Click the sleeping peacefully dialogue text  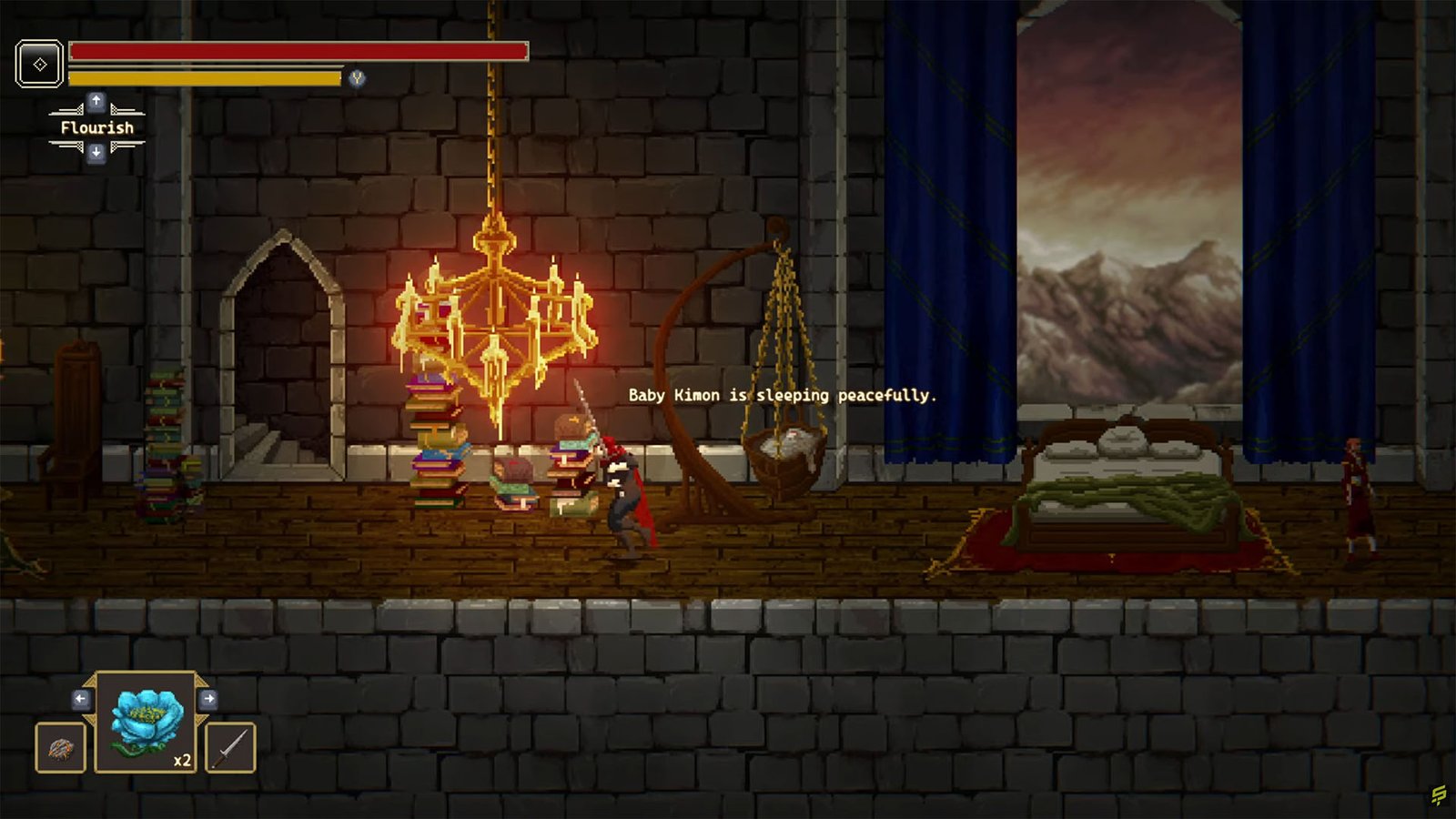coord(783,396)
